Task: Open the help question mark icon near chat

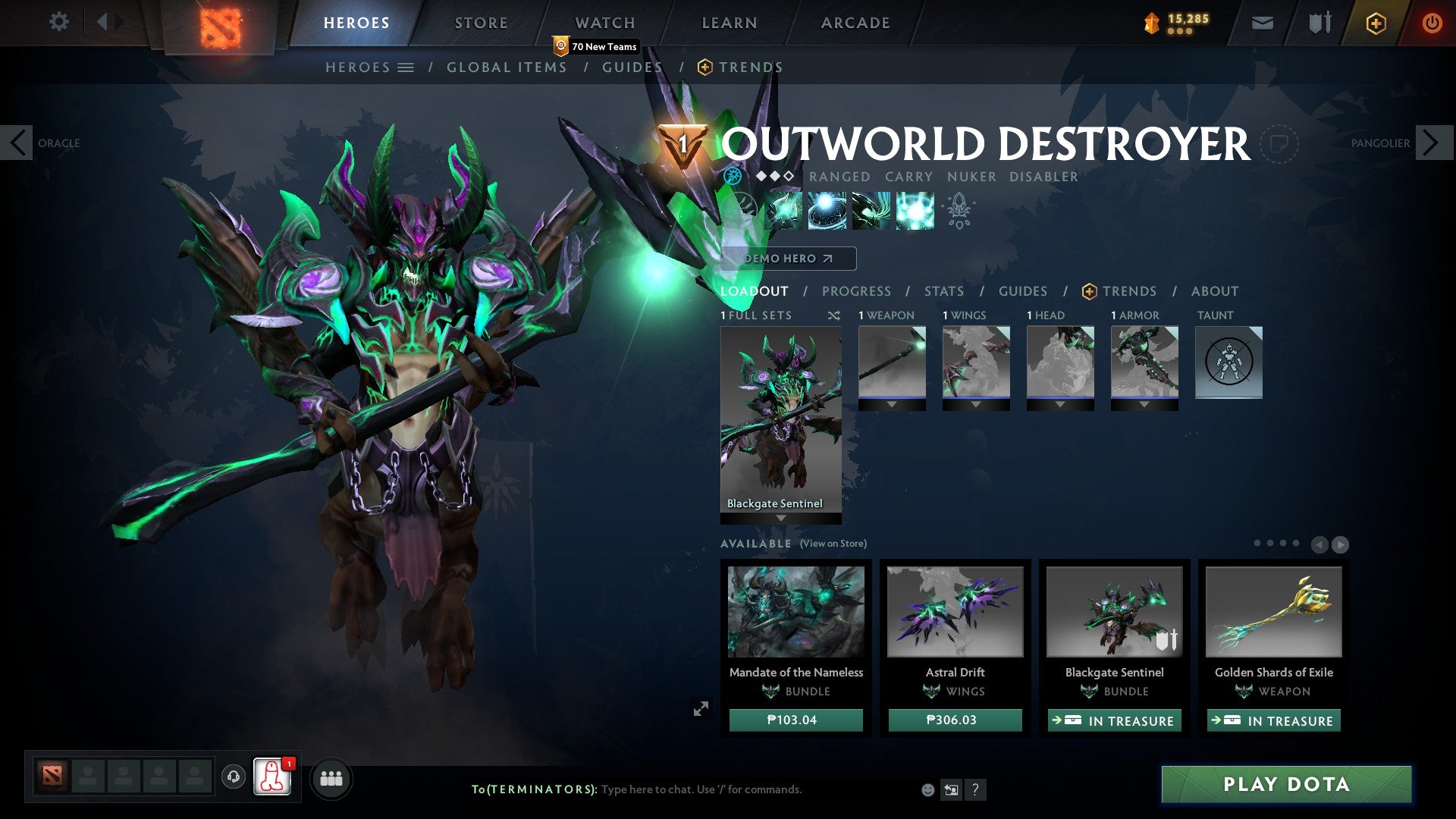Action: click(x=976, y=789)
